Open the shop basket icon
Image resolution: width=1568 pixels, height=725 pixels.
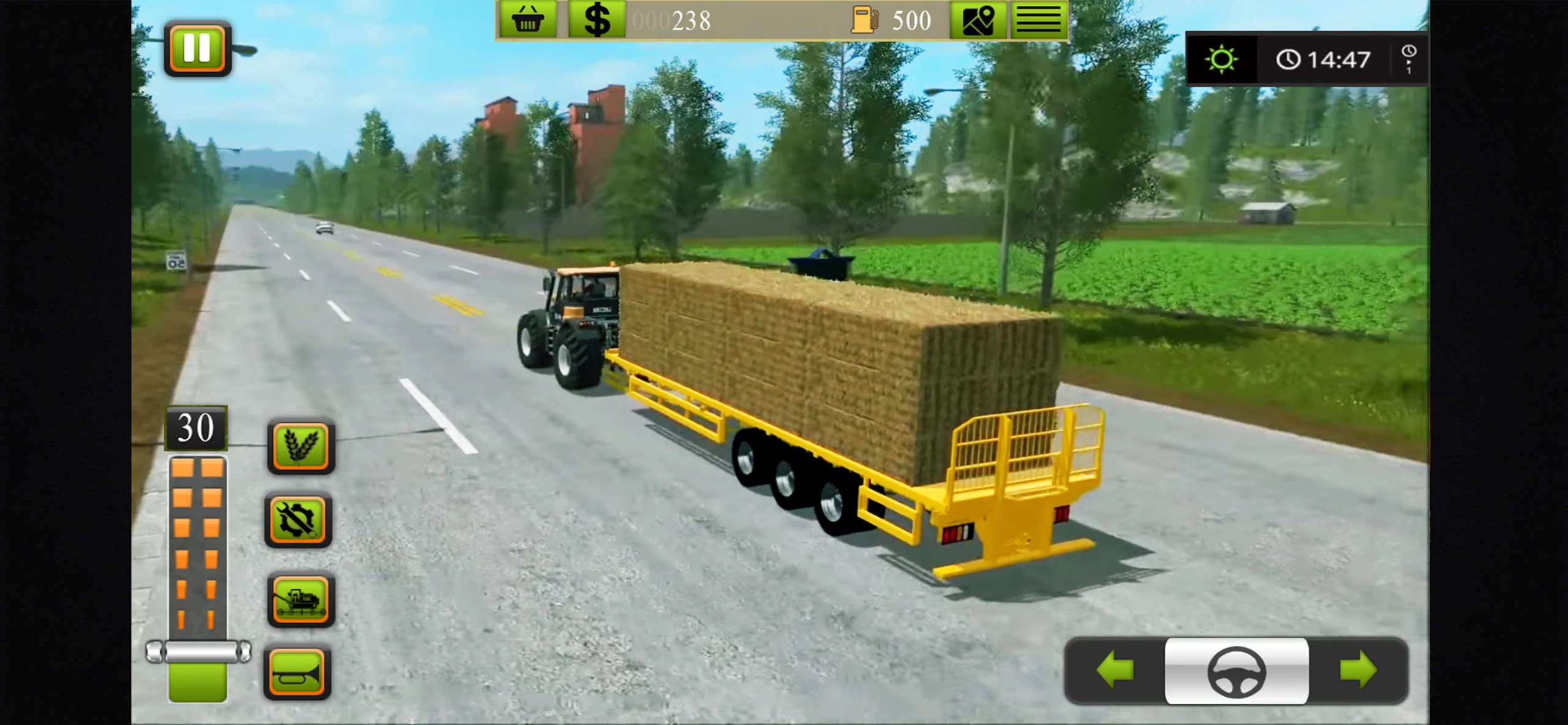(x=527, y=20)
